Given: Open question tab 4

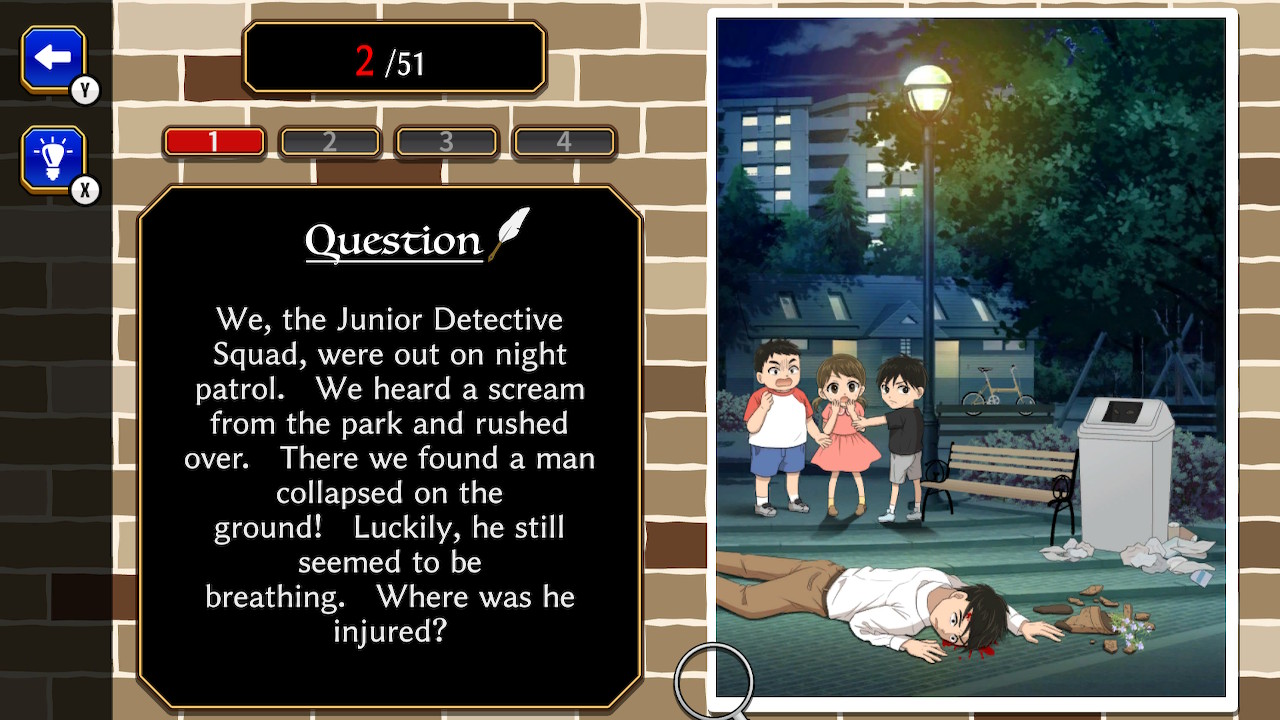Looking at the screenshot, I should [563, 141].
